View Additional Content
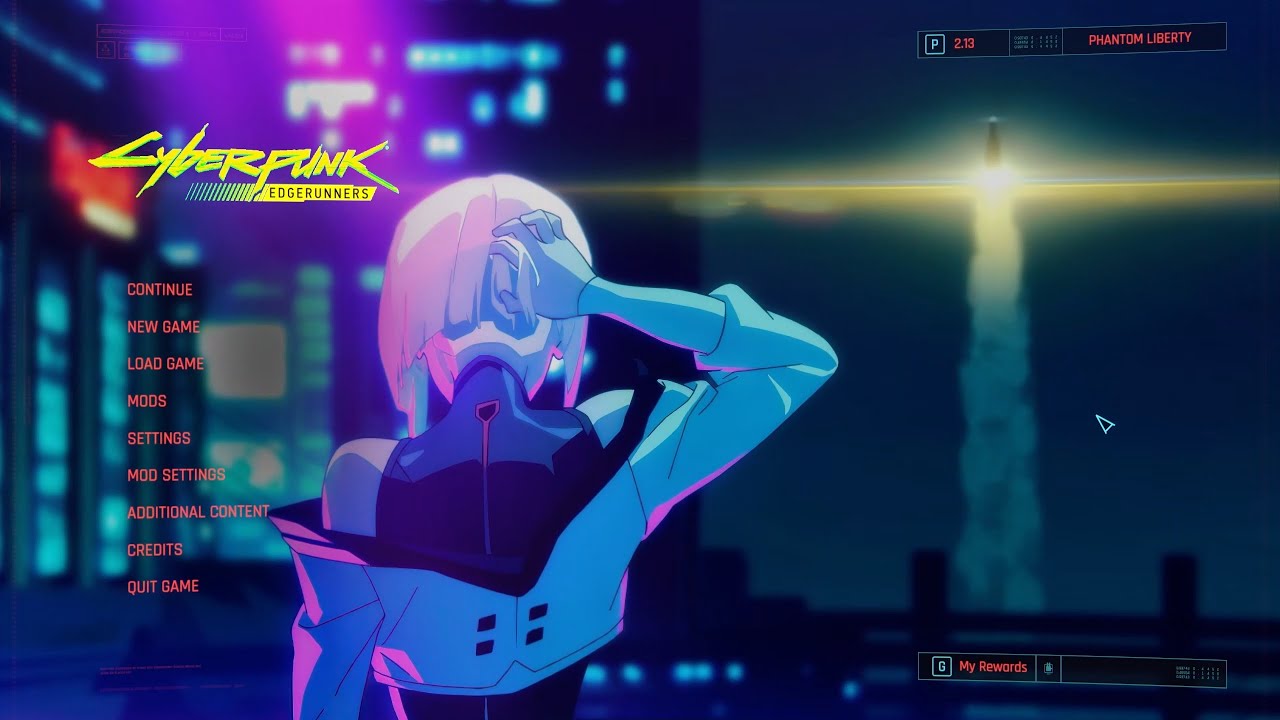The height and width of the screenshot is (720, 1280). [196, 511]
